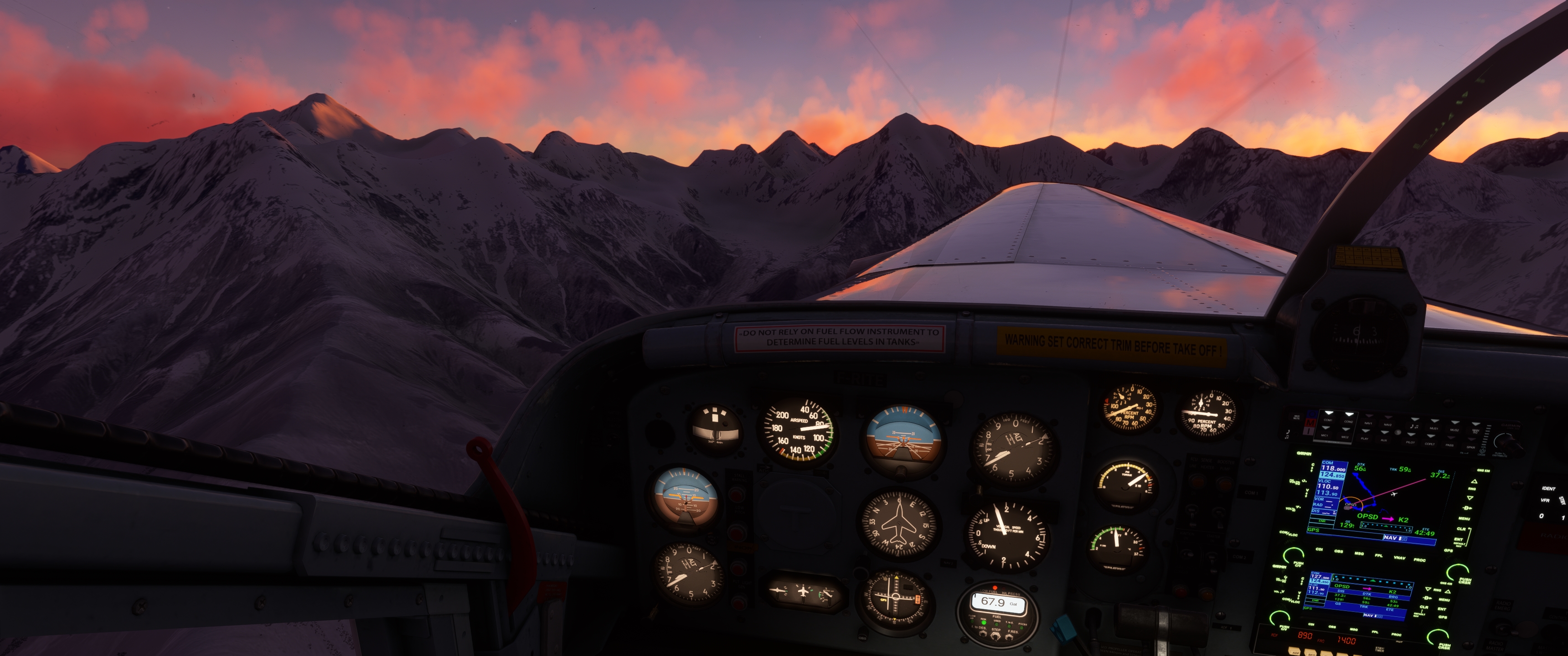Select FPL on the GNS 530 unit
The height and width of the screenshot is (656, 1568).
pos(1379,556)
